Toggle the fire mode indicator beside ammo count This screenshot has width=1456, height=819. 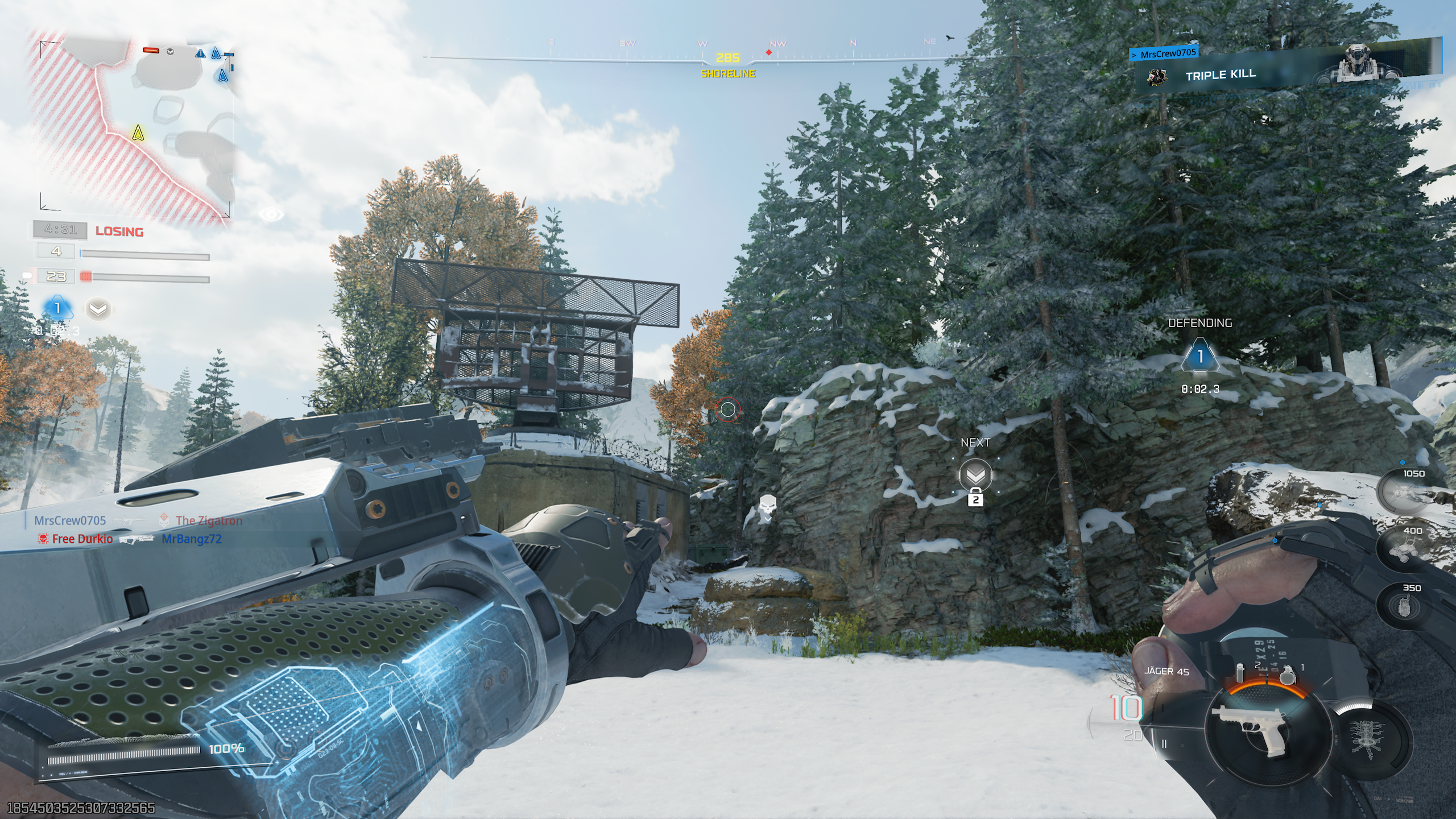coord(1165,744)
